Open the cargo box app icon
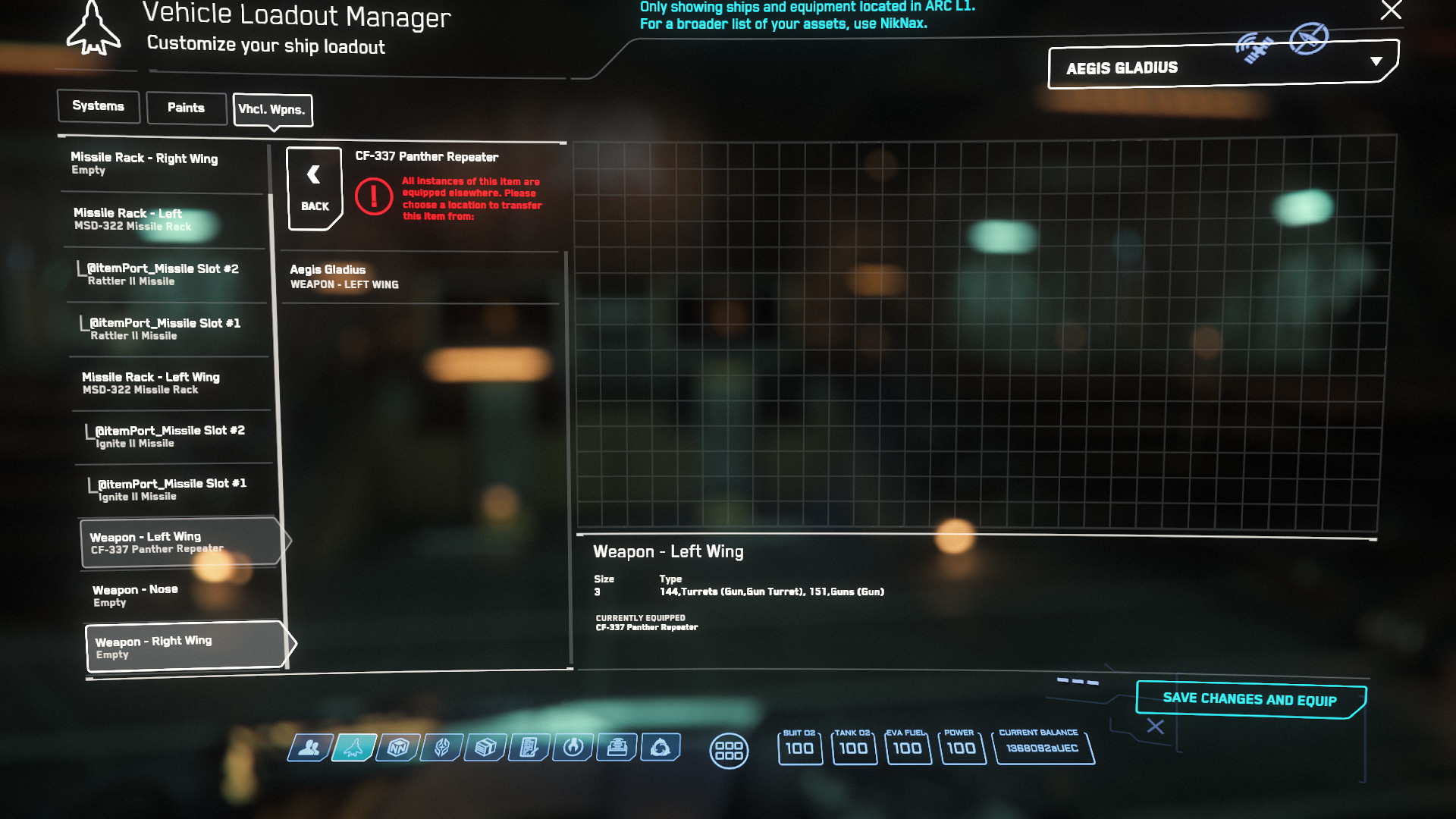This screenshot has height=819, width=1456. point(483,749)
